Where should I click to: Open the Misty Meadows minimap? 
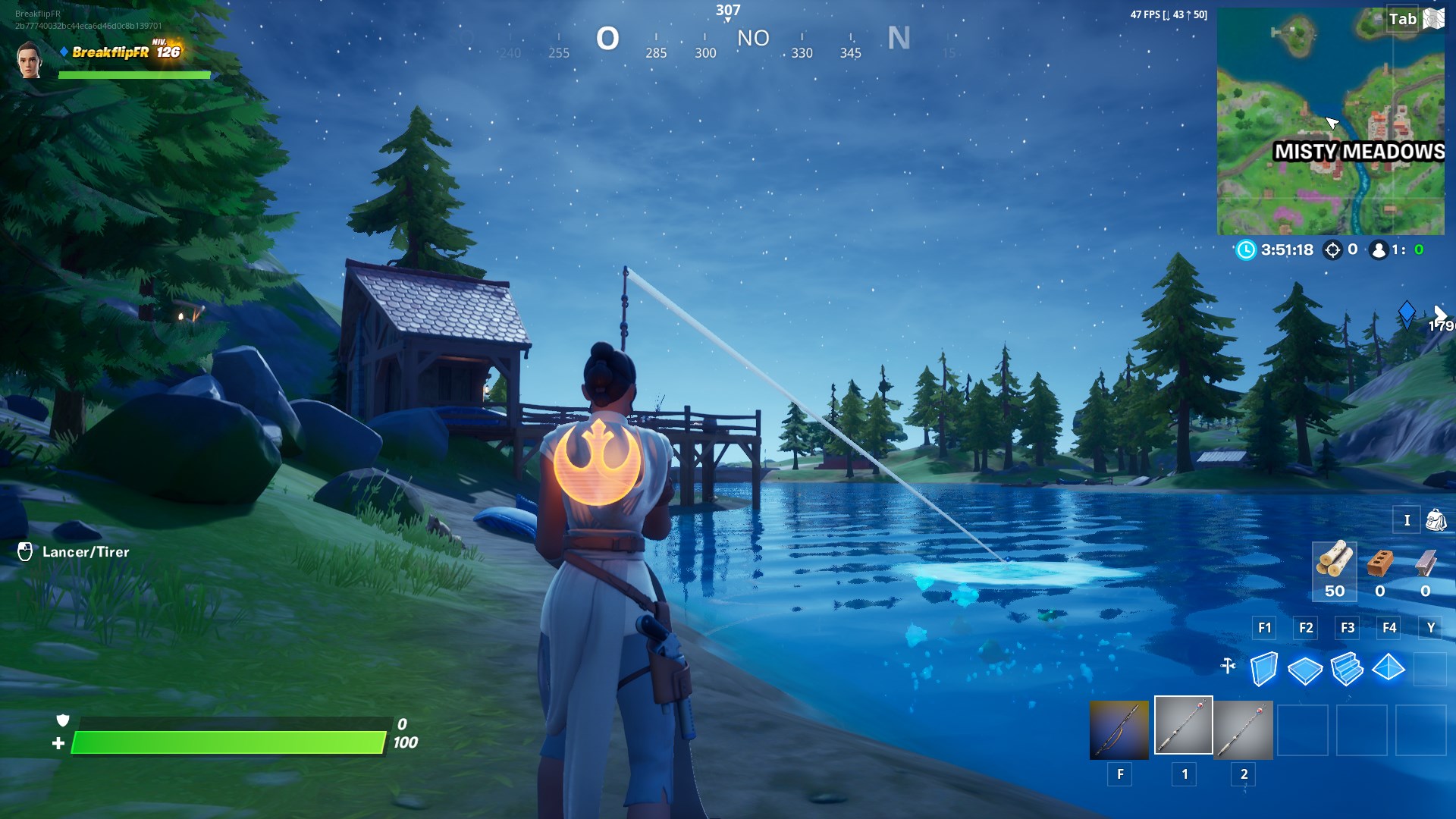(x=1330, y=121)
